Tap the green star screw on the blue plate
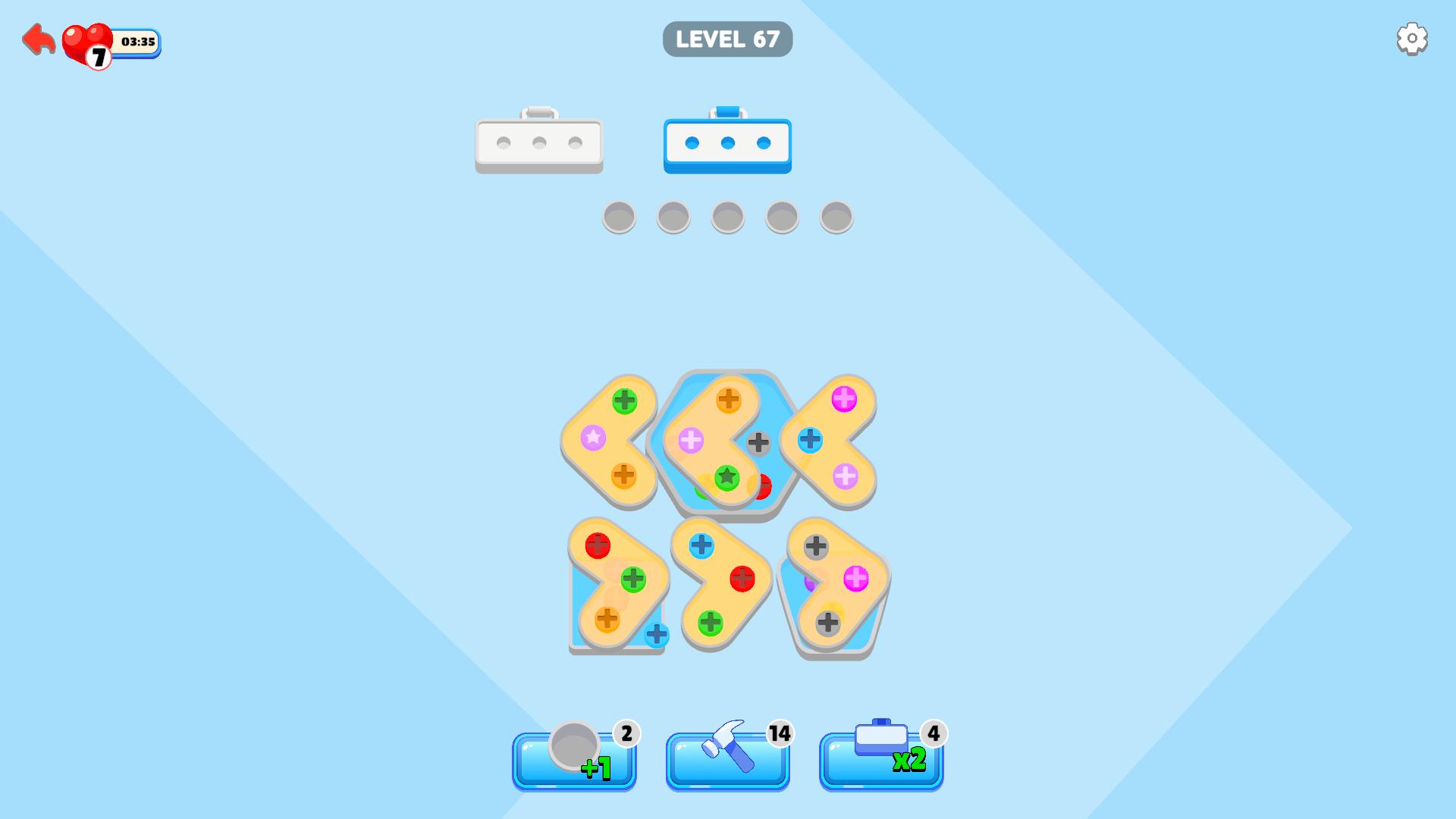The height and width of the screenshot is (819, 1456). pos(726,476)
